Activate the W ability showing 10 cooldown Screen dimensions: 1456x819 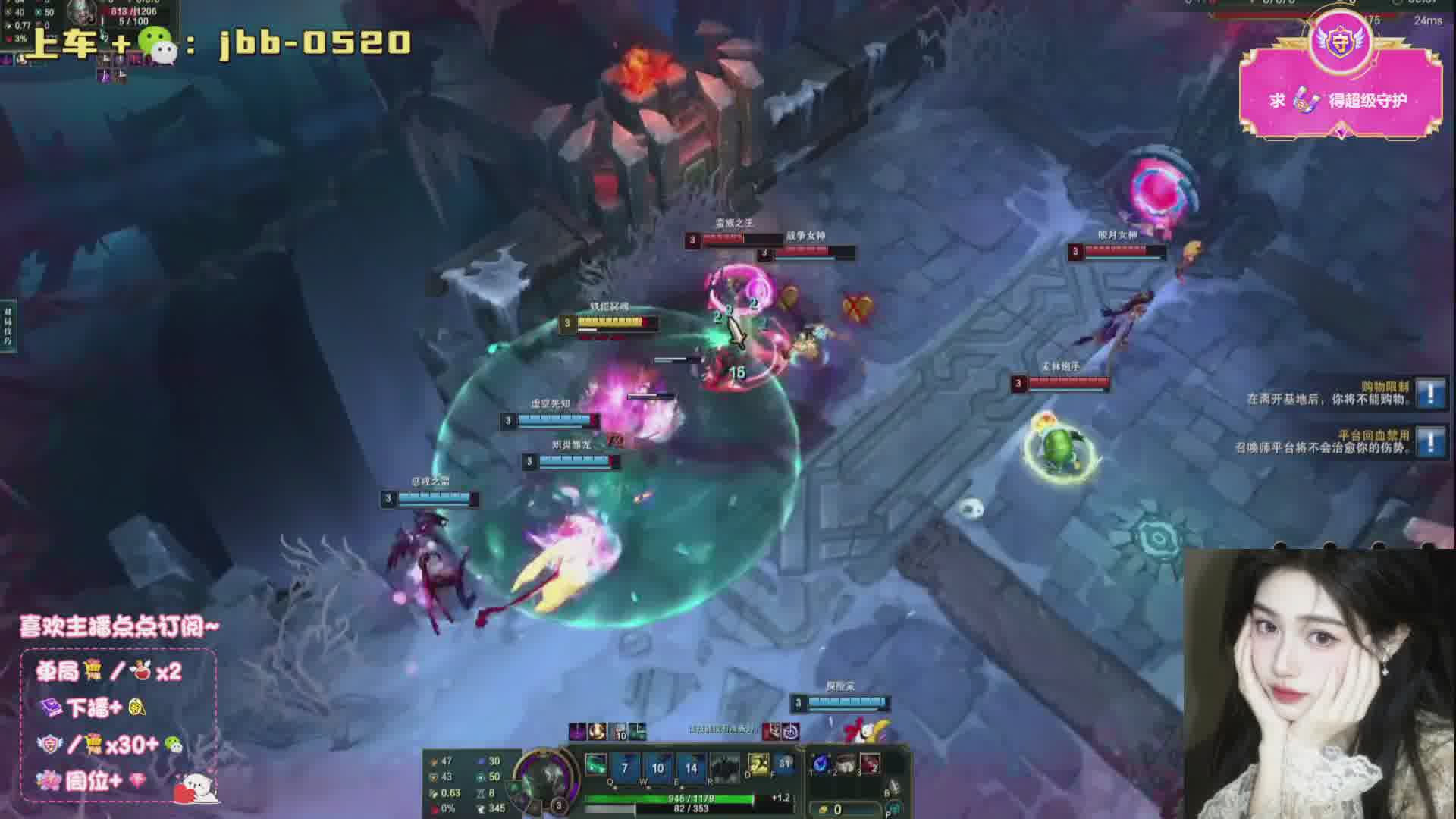(657, 767)
